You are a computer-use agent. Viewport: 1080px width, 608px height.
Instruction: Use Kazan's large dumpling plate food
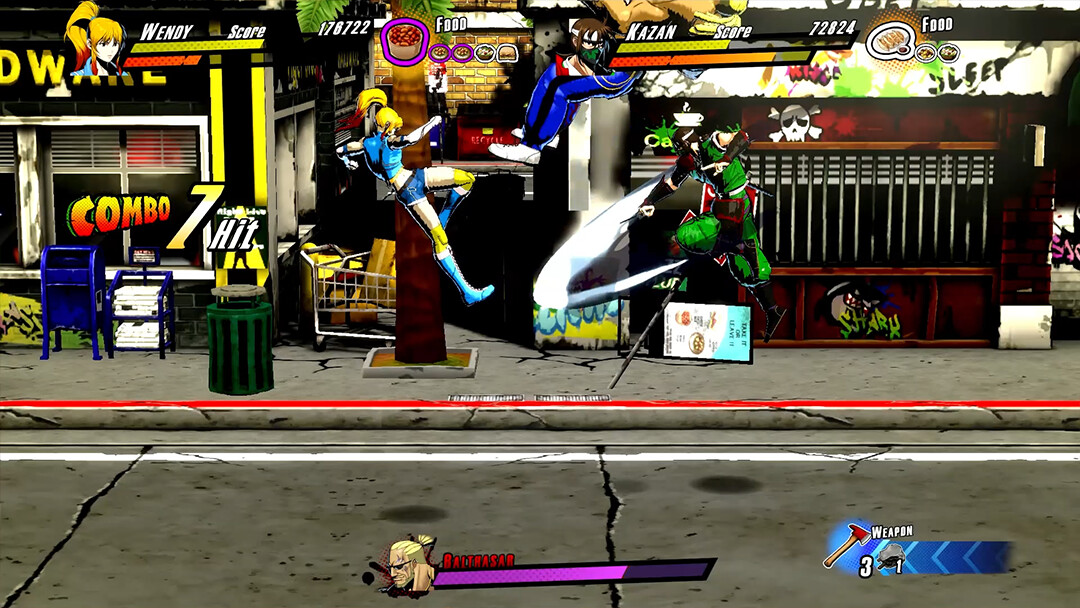888,41
